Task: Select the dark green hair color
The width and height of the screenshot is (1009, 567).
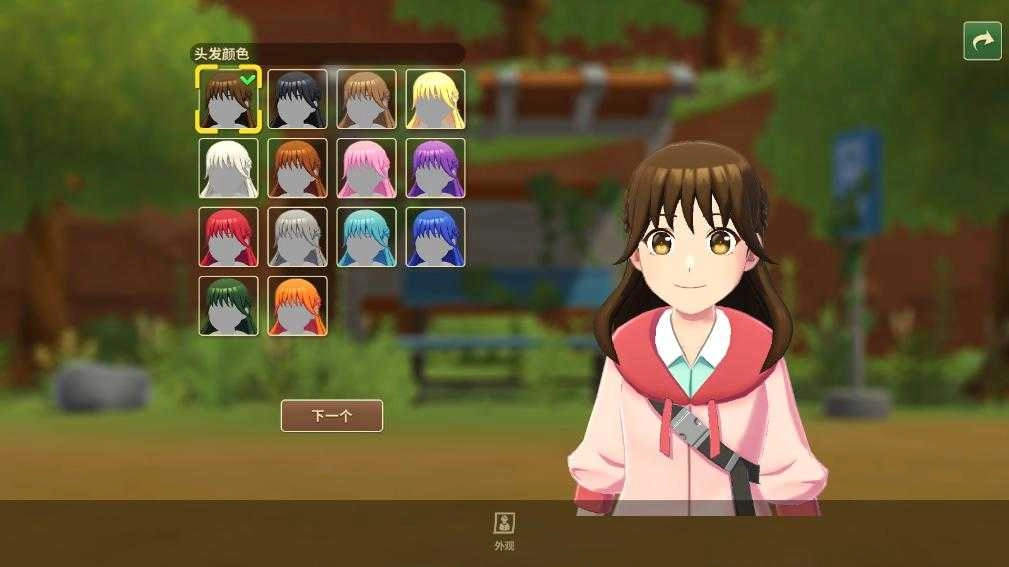Action: tap(228, 306)
